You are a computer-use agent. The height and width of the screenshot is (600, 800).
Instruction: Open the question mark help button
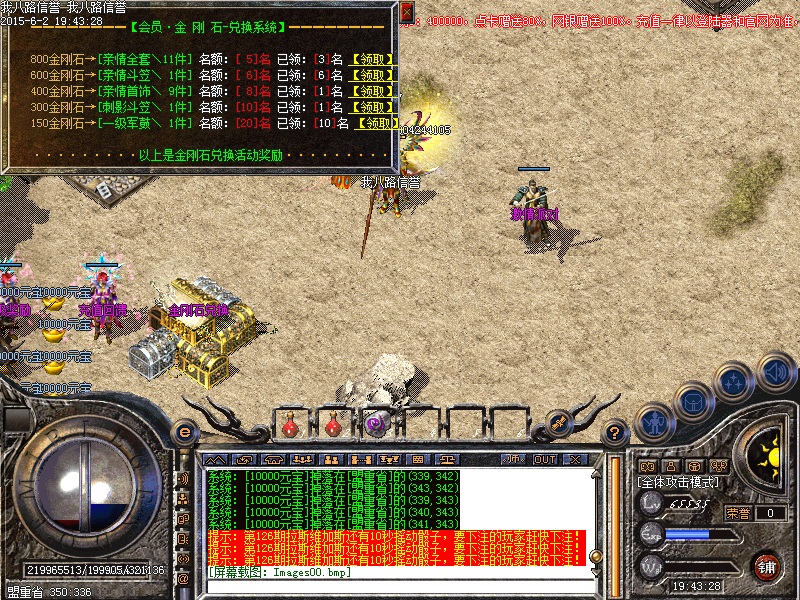tap(616, 433)
